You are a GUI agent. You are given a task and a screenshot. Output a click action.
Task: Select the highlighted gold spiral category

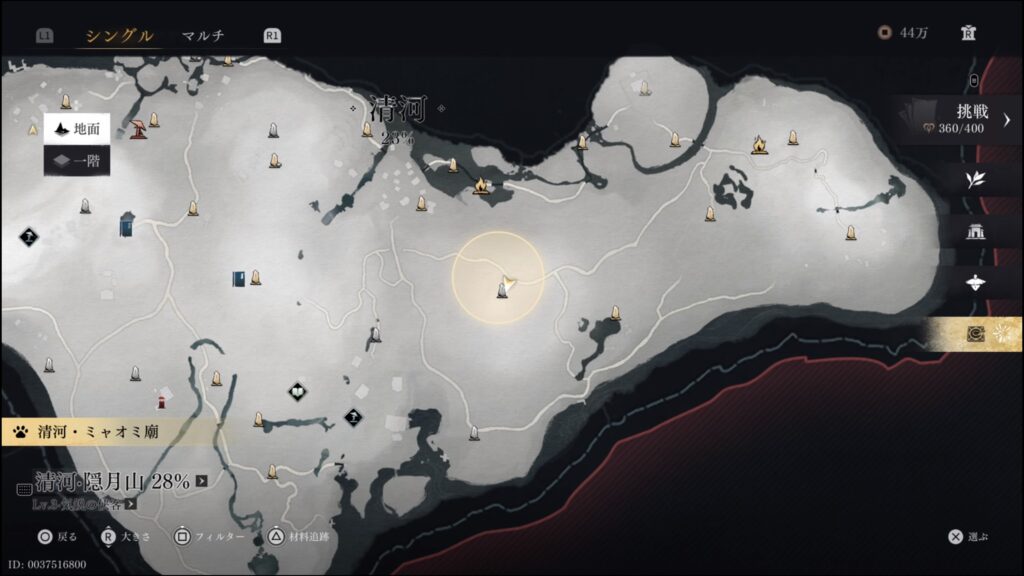pos(975,334)
